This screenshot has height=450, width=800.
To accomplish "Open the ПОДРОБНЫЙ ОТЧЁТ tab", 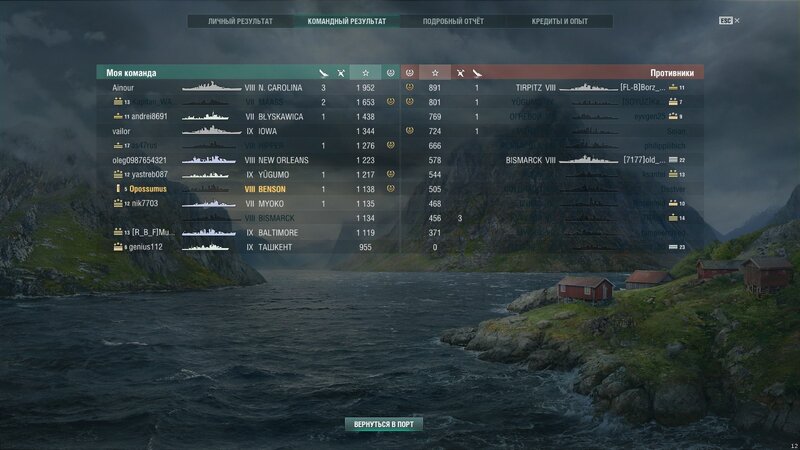I will [453, 20].
